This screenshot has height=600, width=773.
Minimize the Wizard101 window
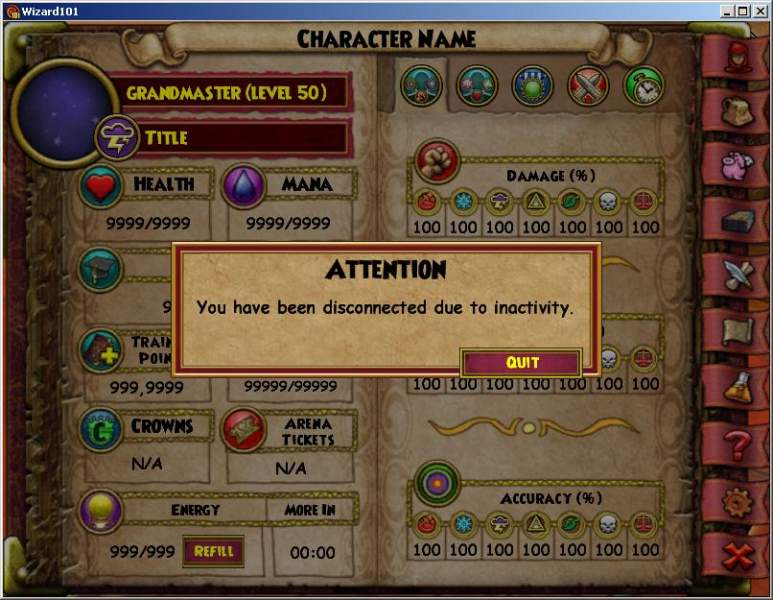coord(727,11)
